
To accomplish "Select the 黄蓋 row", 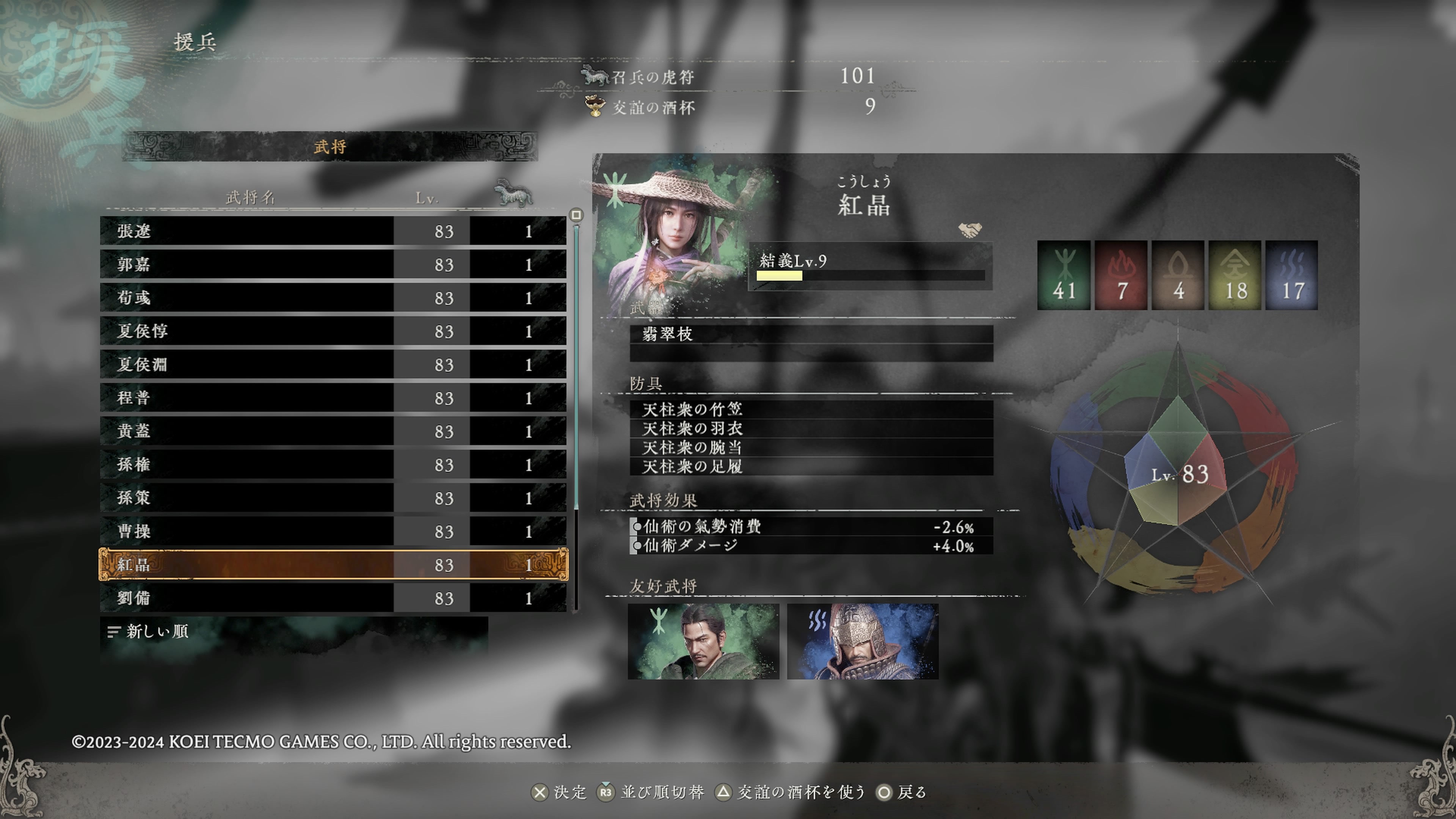I will pos(333,431).
